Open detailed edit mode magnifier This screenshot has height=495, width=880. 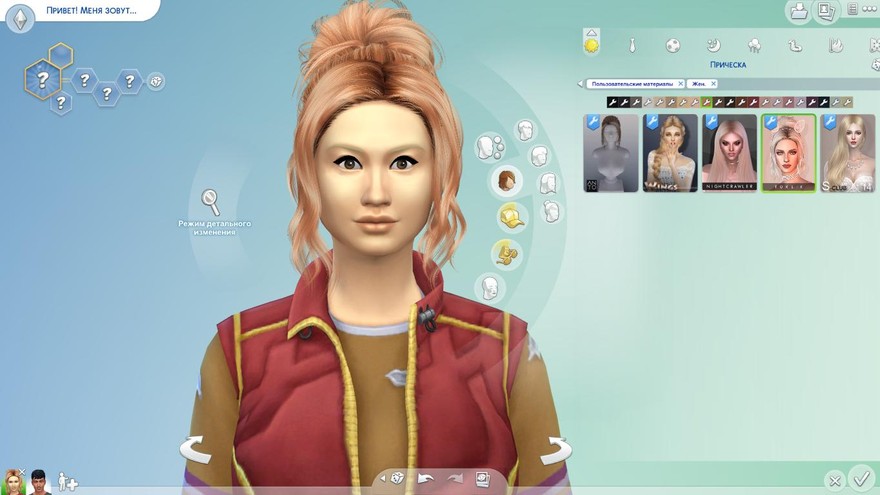point(211,201)
